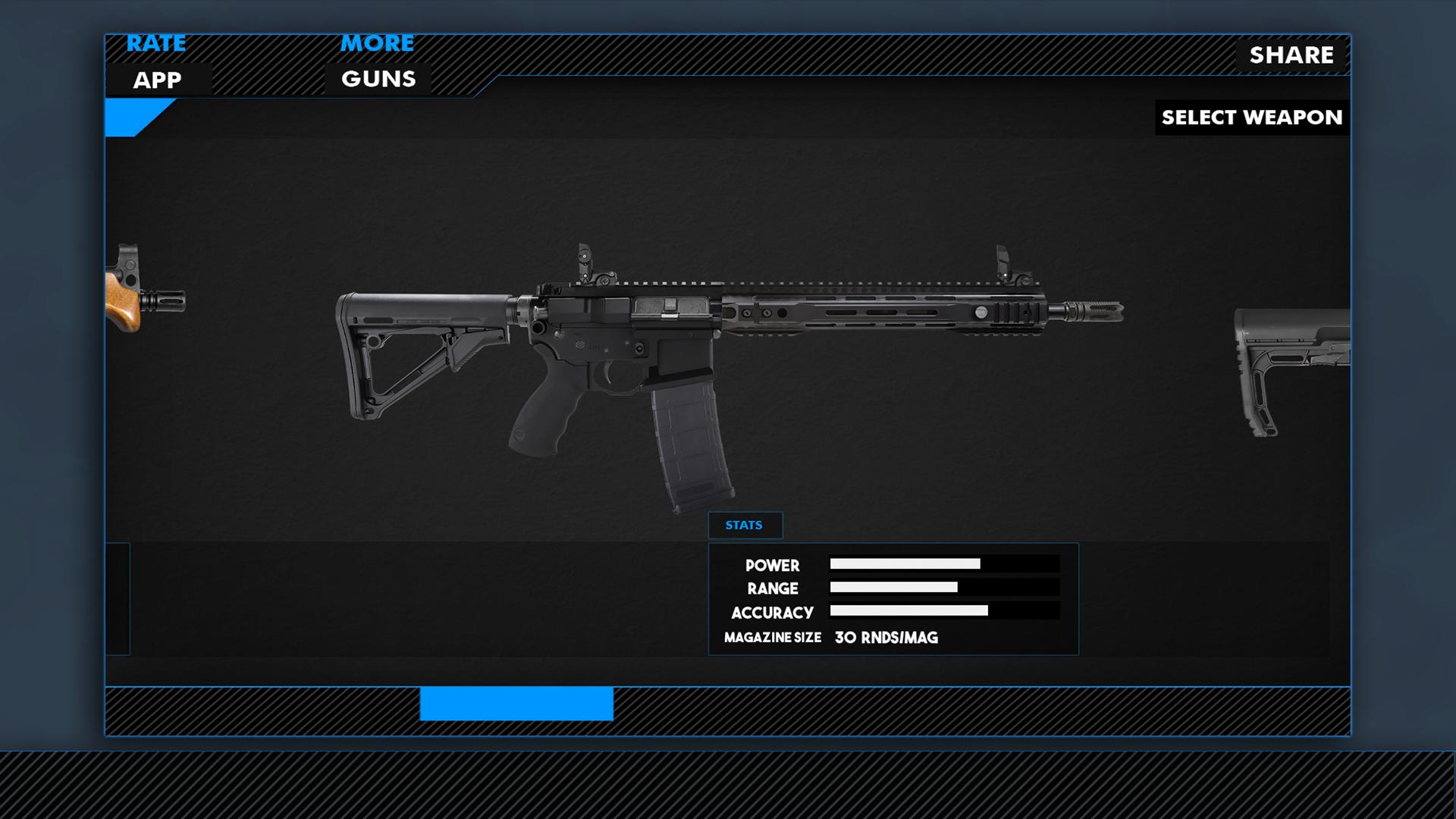Image resolution: width=1456 pixels, height=819 pixels.
Task: Switch to the GUNS tab
Action: coord(377,77)
